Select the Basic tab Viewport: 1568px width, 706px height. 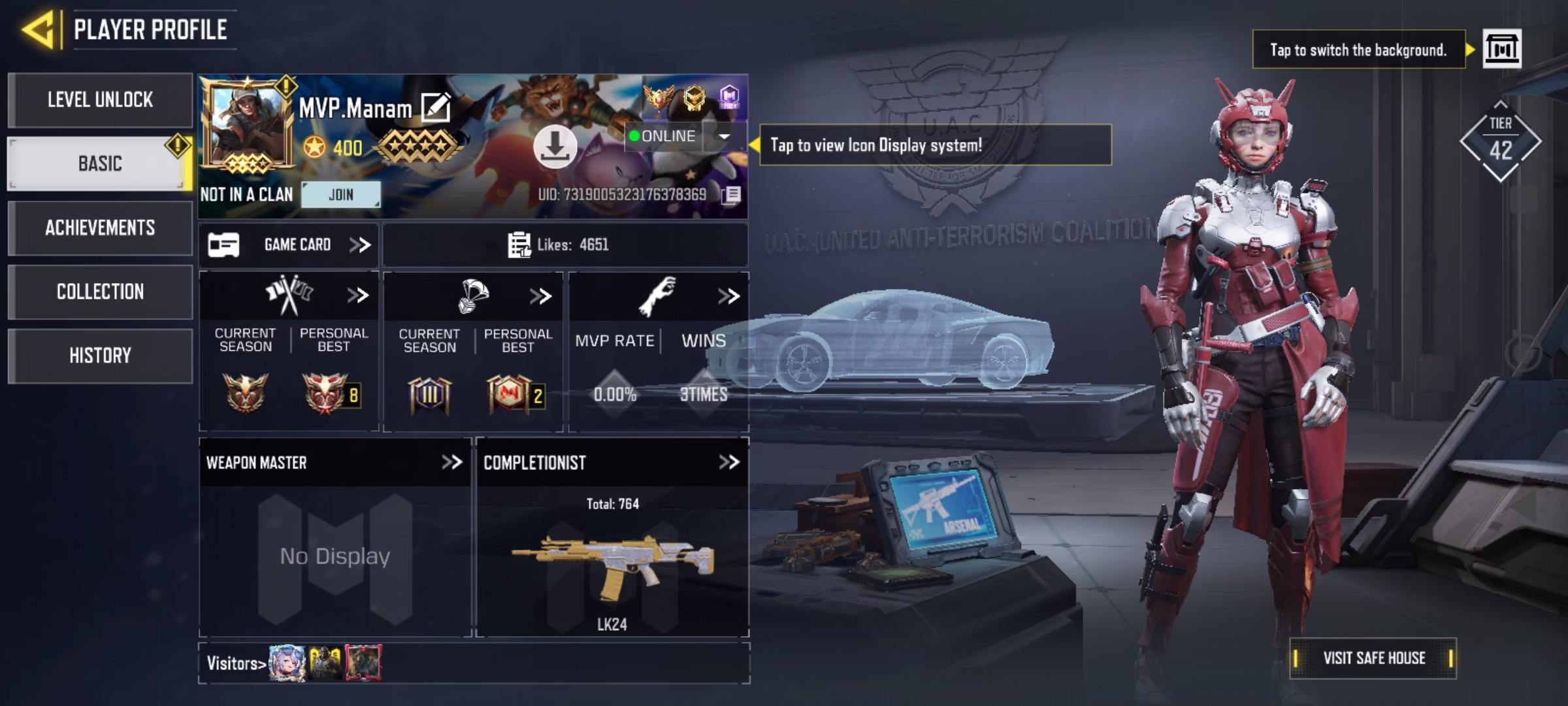pos(100,163)
